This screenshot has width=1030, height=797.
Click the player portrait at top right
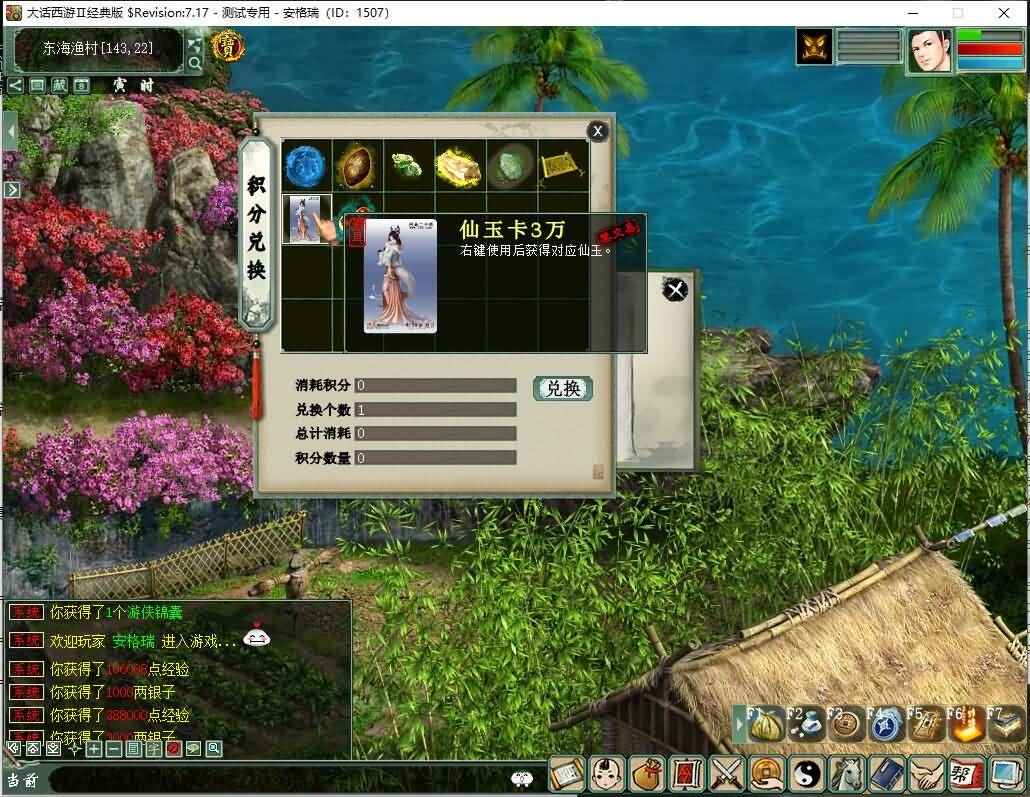(x=929, y=50)
